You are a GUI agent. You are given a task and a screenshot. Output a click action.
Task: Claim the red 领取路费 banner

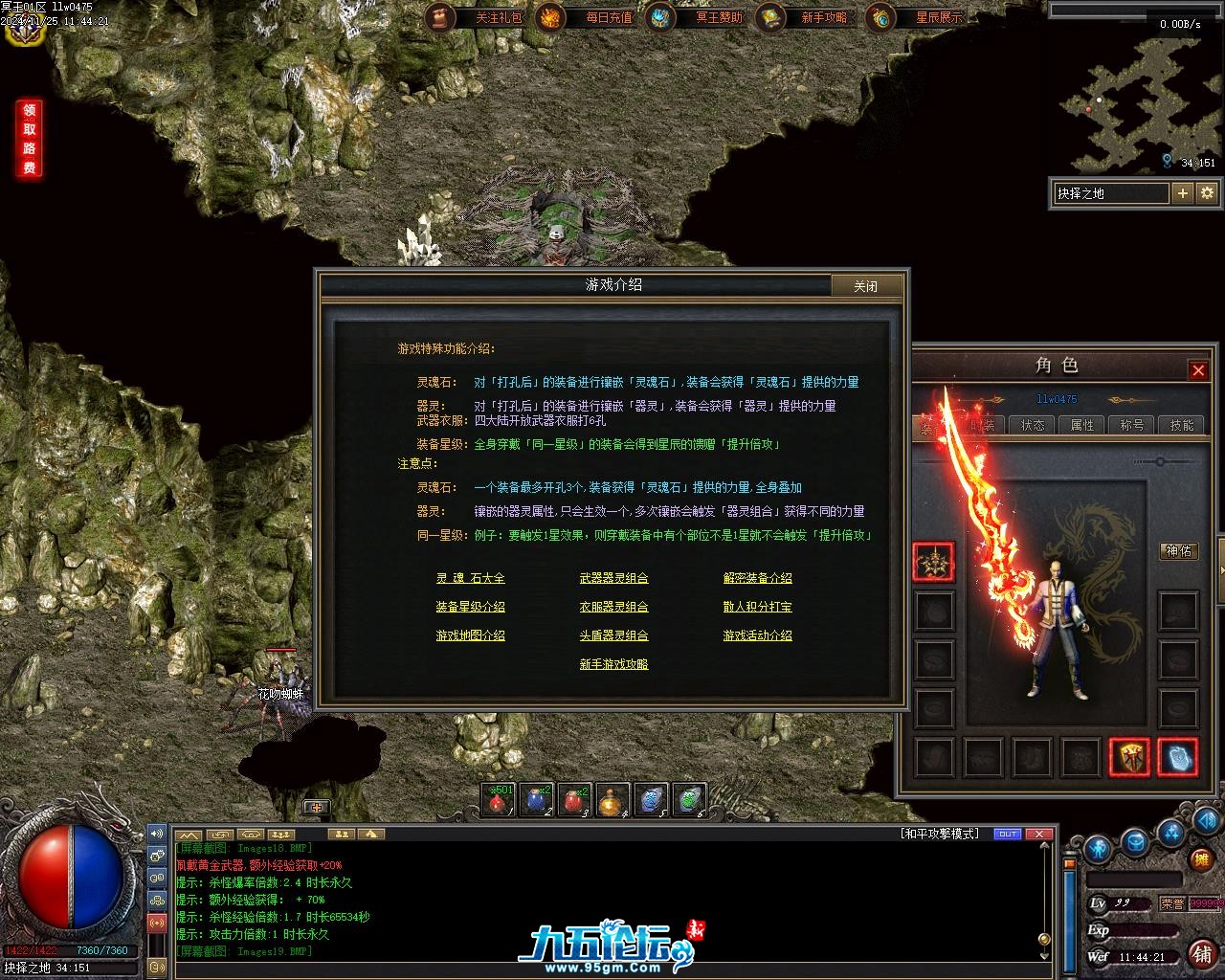point(30,139)
